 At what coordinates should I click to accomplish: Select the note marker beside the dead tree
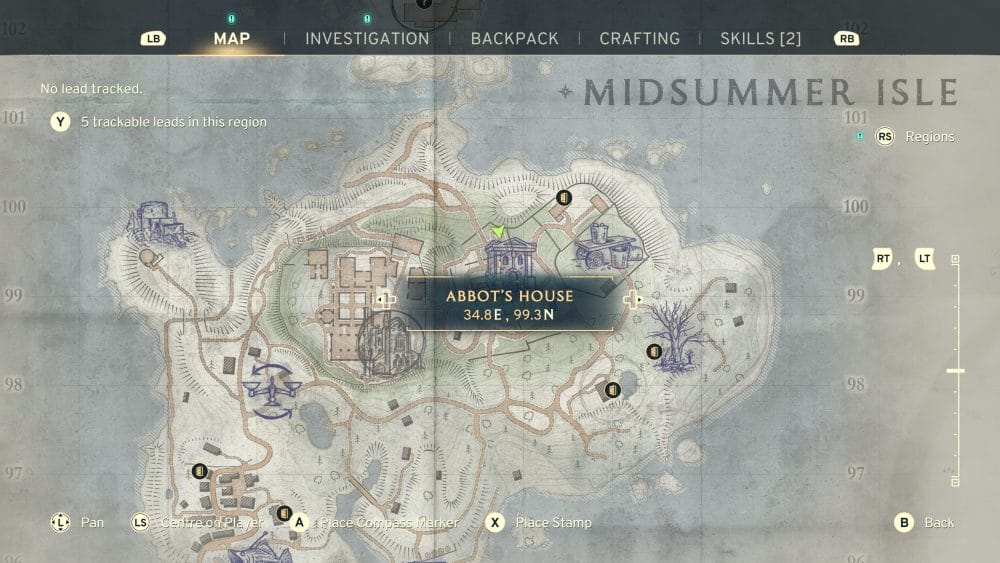pos(654,351)
